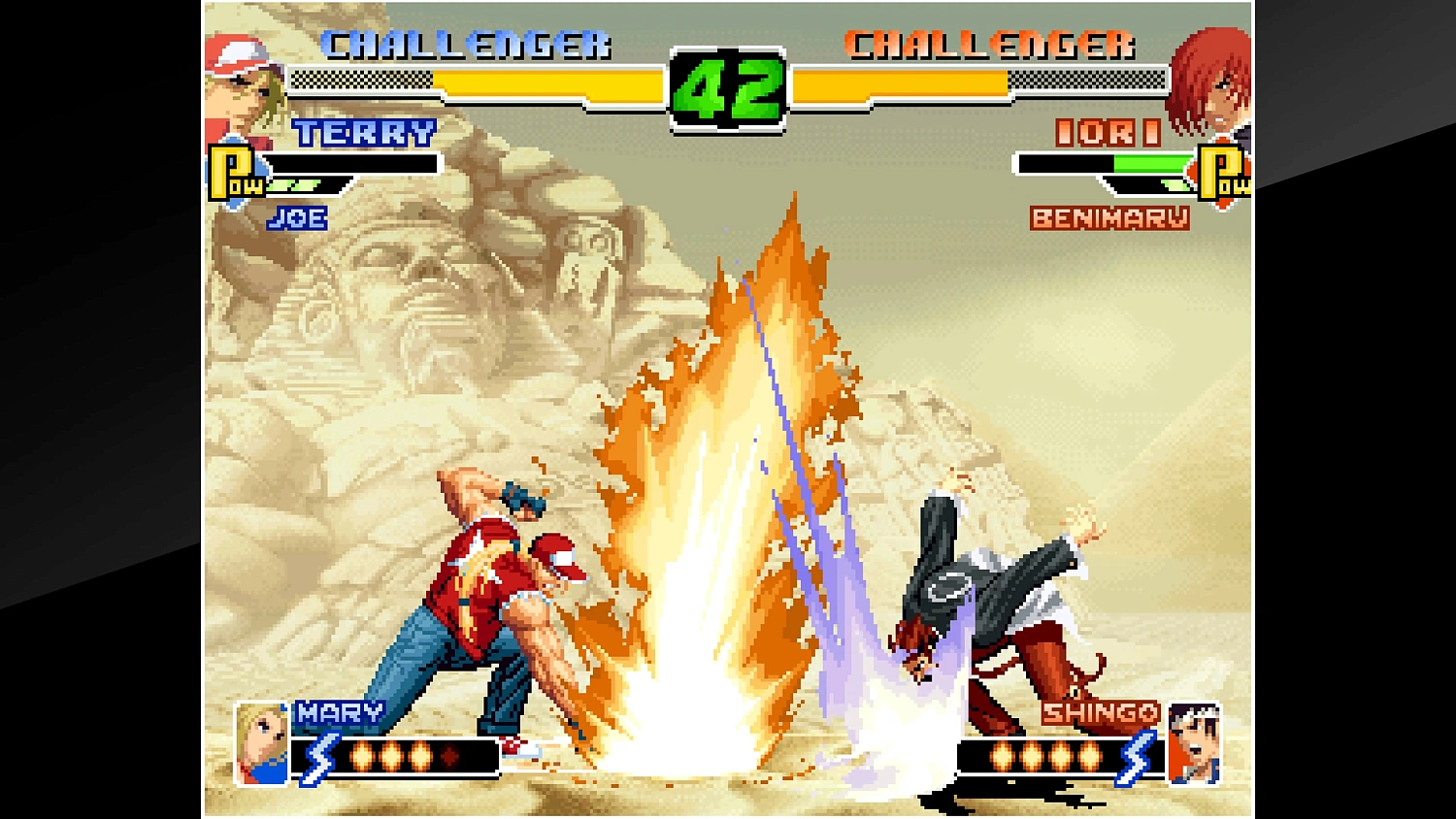The height and width of the screenshot is (819, 1456).
Task: Click the JOE striker name text
Action: point(298,217)
